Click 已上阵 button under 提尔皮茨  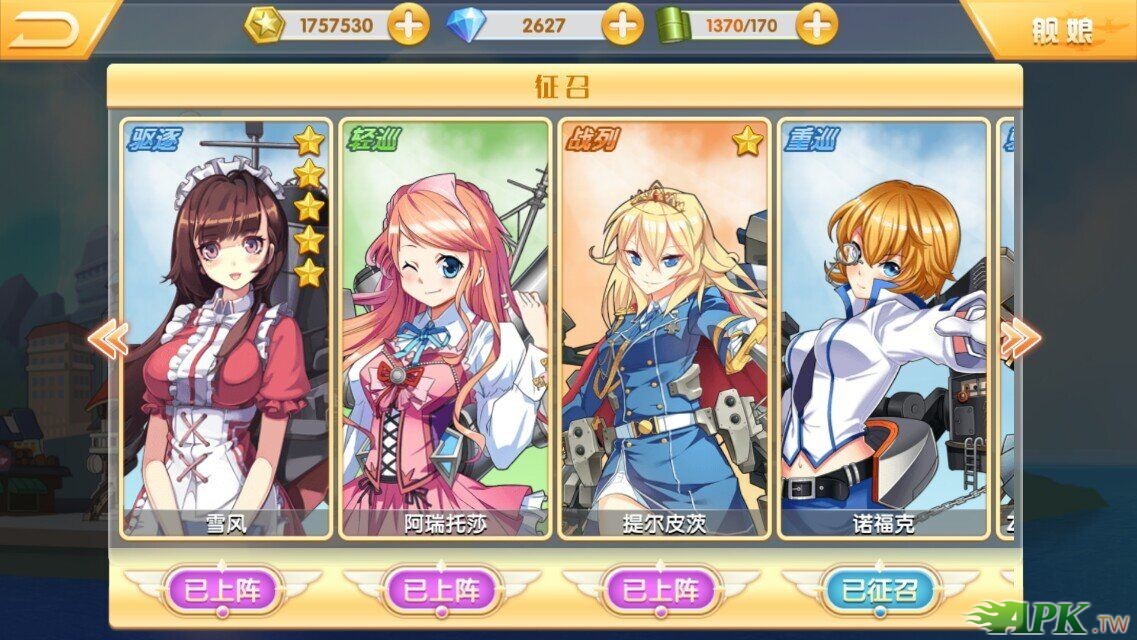click(661, 590)
